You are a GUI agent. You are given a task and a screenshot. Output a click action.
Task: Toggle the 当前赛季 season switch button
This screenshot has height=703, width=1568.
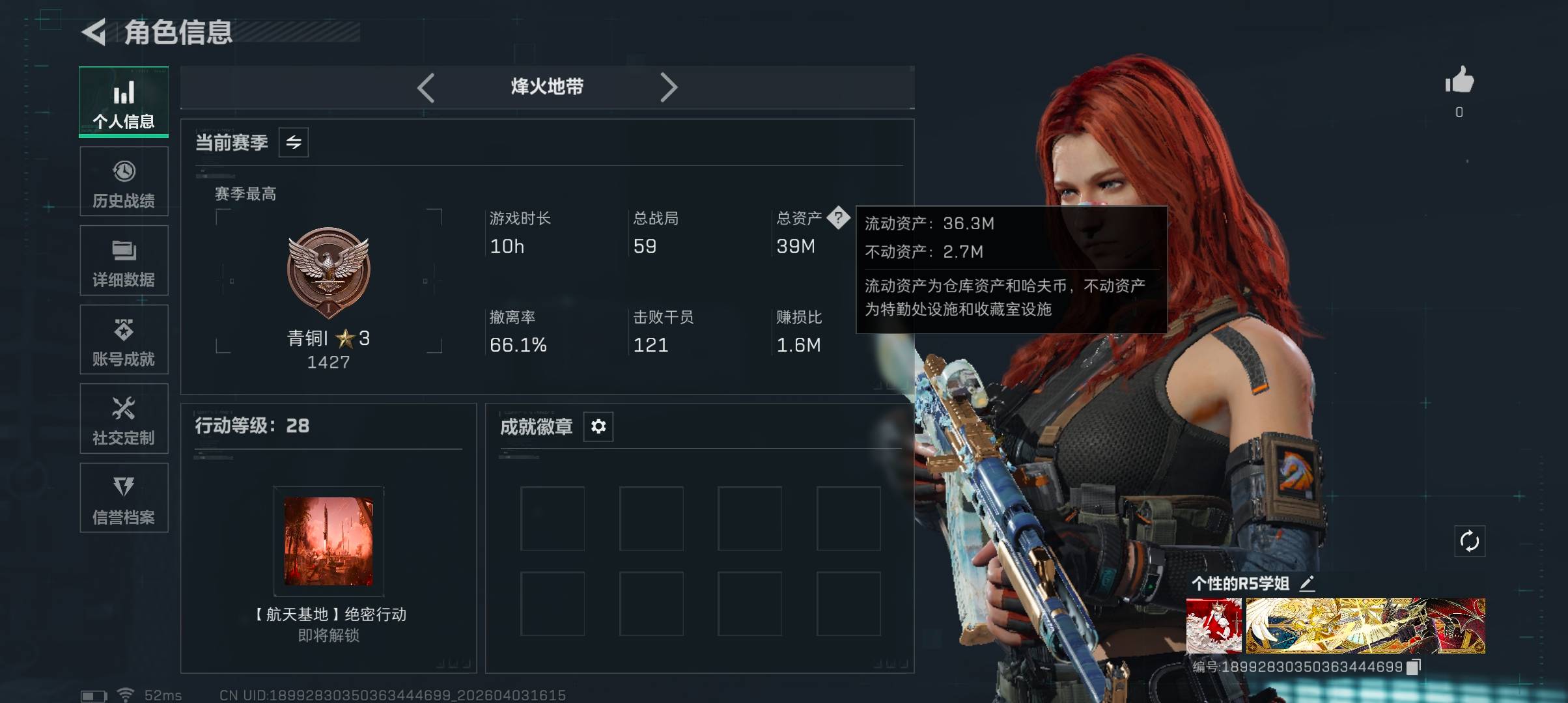pos(294,143)
